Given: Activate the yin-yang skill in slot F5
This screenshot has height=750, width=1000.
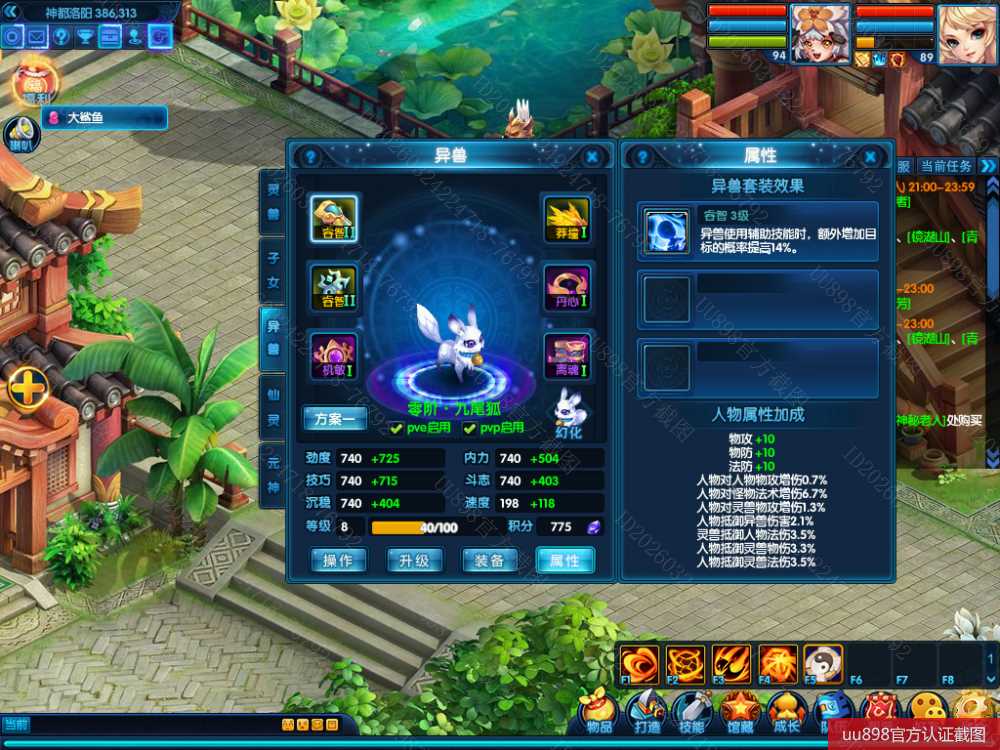Looking at the screenshot, I should coord(823,663).
